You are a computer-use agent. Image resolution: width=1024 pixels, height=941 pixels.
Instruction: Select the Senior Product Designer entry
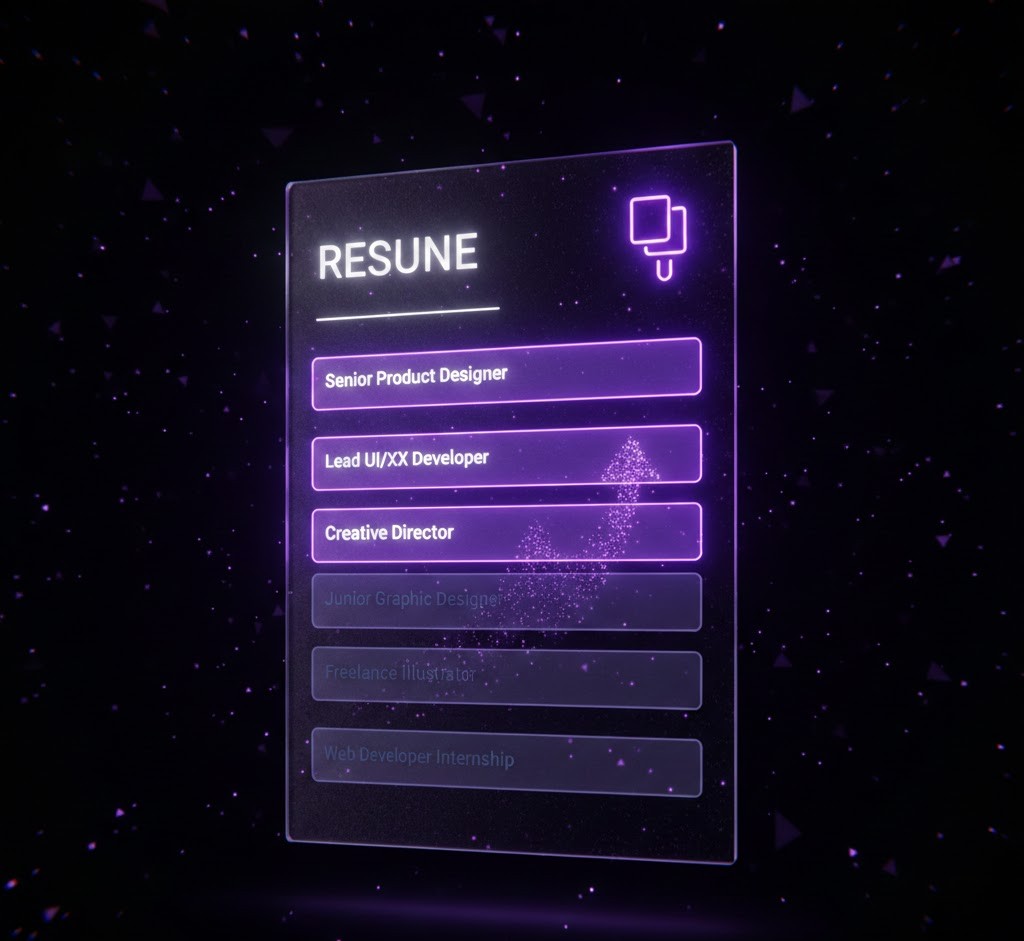[506, 374]
